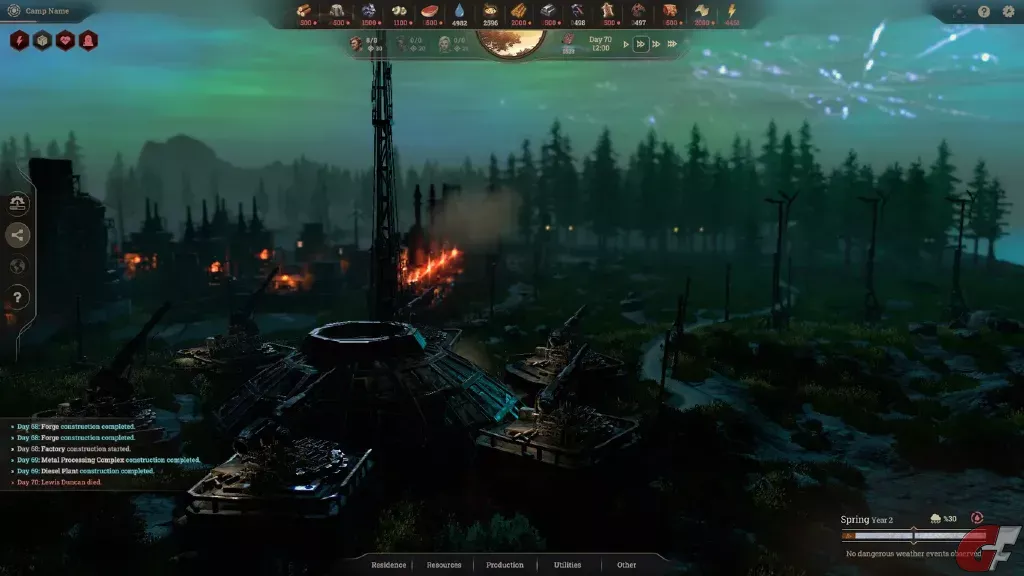Click the red lightning bolt alert icon
Viewport: 1024px width, 576px height.
19,41
